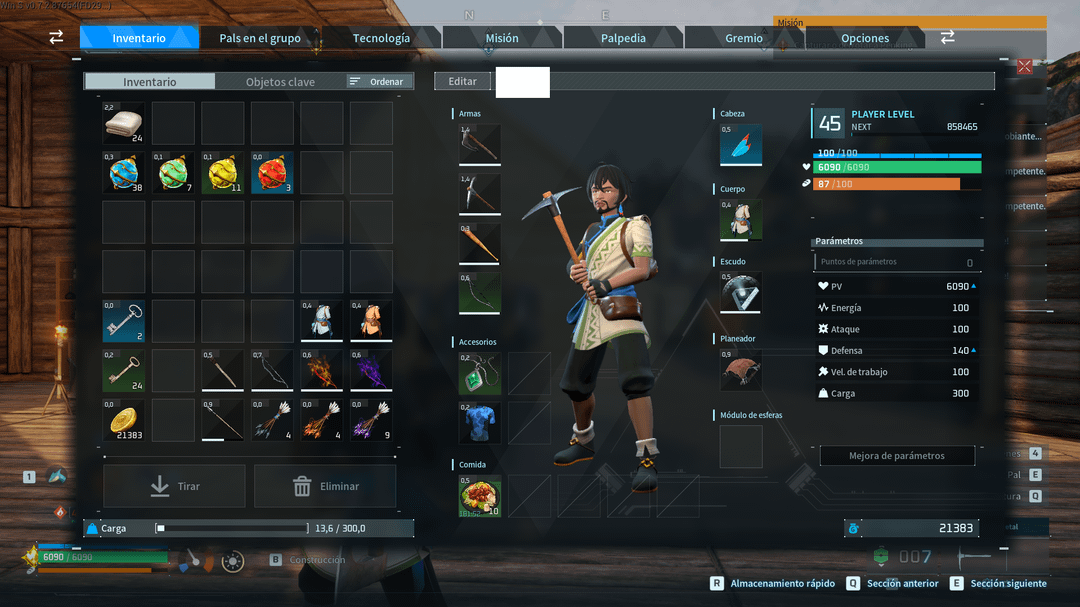Select the cloth item in inventory

coord(123,123)
